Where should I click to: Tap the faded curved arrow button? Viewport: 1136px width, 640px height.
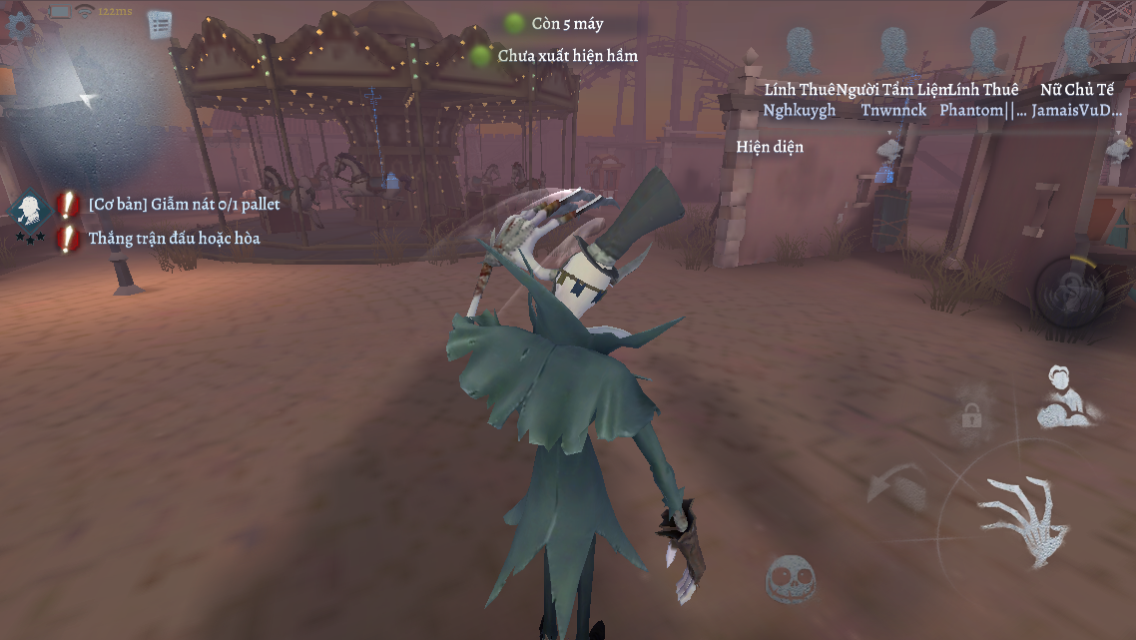tap(894, 487)
